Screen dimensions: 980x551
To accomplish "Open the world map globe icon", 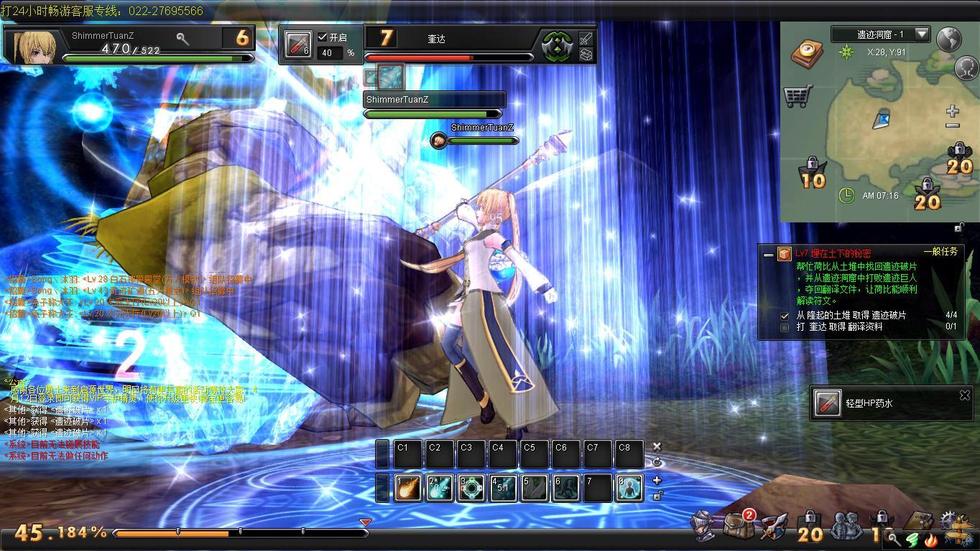I will pos(949,38).
